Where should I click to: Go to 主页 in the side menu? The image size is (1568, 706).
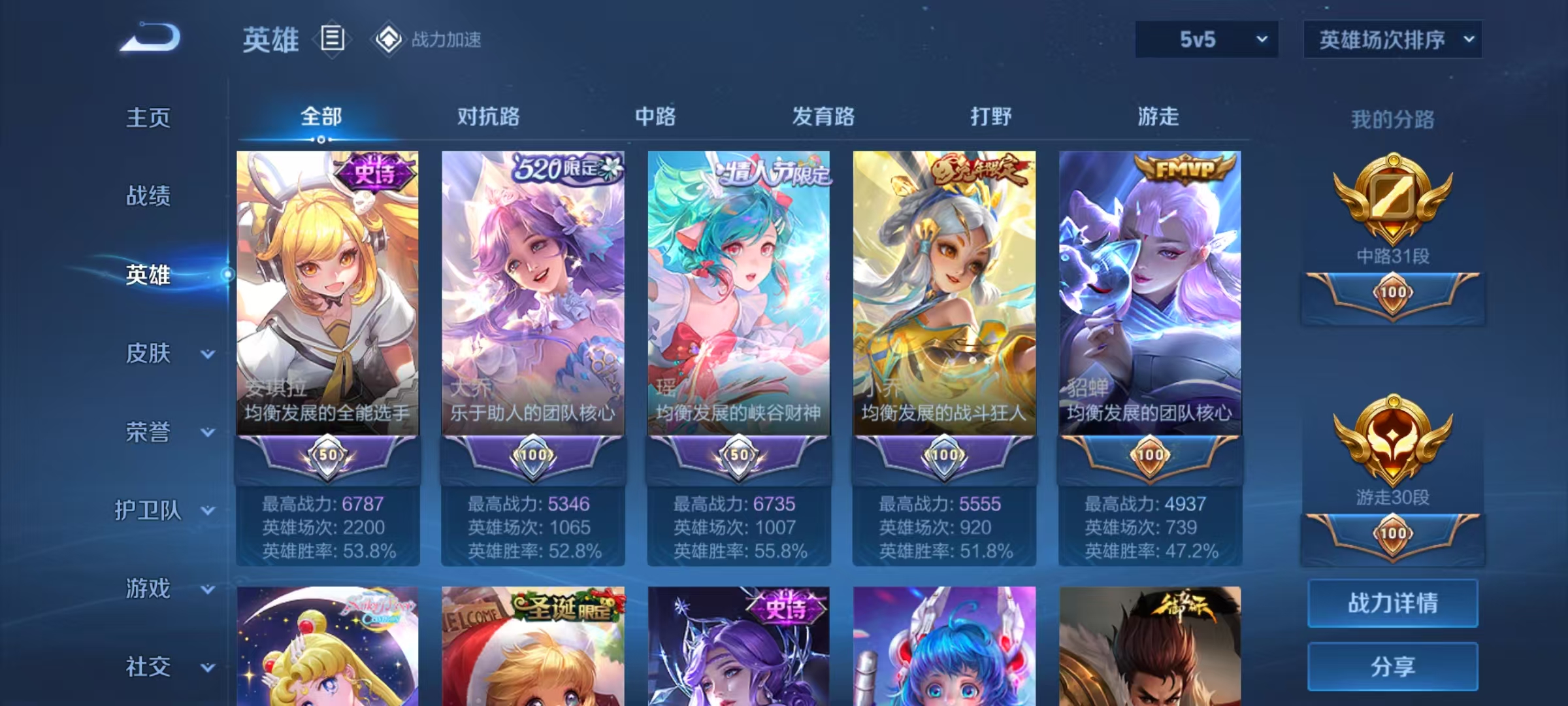(x=148, y=118)
